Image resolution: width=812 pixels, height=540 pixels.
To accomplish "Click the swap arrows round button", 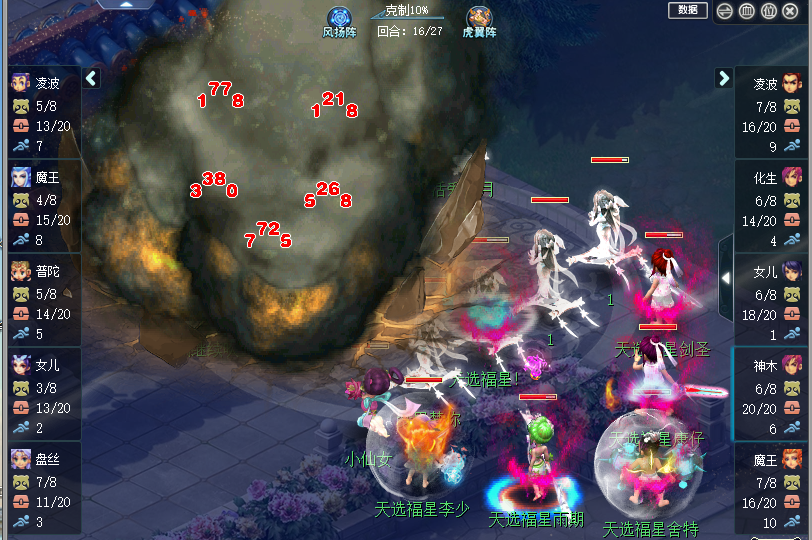I will click(725, 11).
